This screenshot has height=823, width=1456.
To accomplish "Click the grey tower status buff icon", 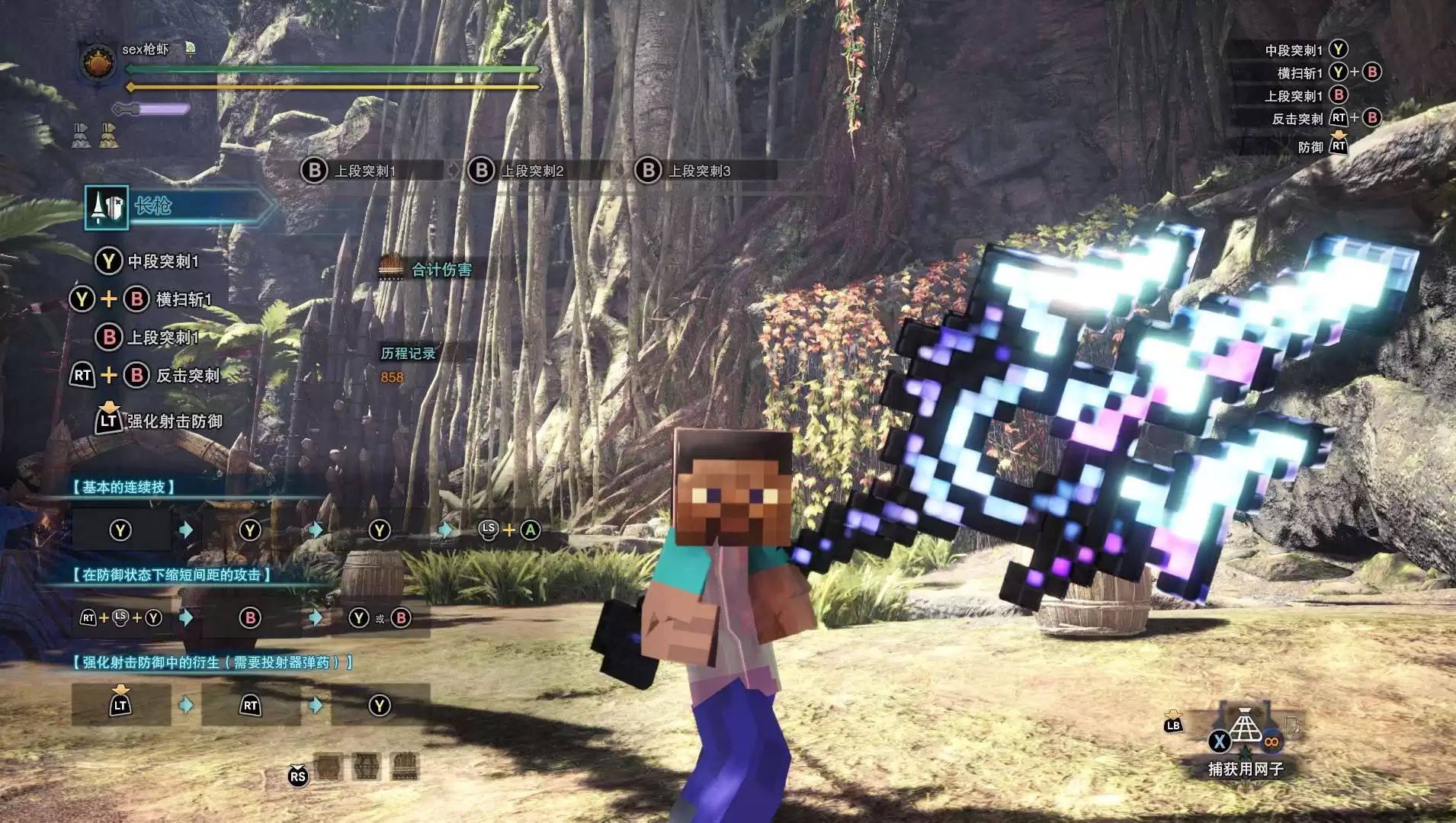I will point(82,135).
